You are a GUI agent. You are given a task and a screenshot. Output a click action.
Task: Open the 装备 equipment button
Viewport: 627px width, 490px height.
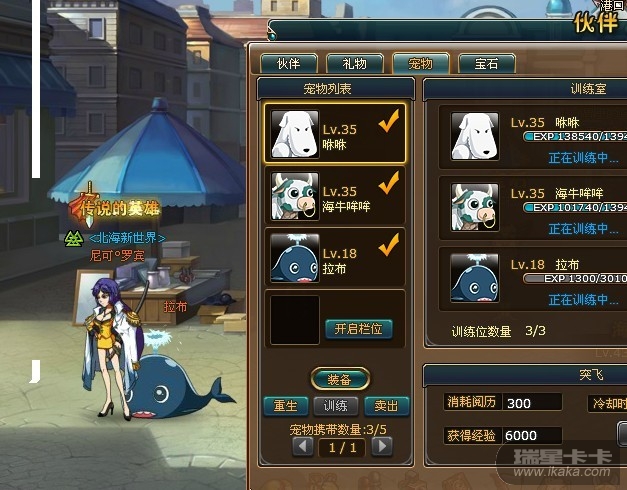pyautogui.click(x=339, y=379)
